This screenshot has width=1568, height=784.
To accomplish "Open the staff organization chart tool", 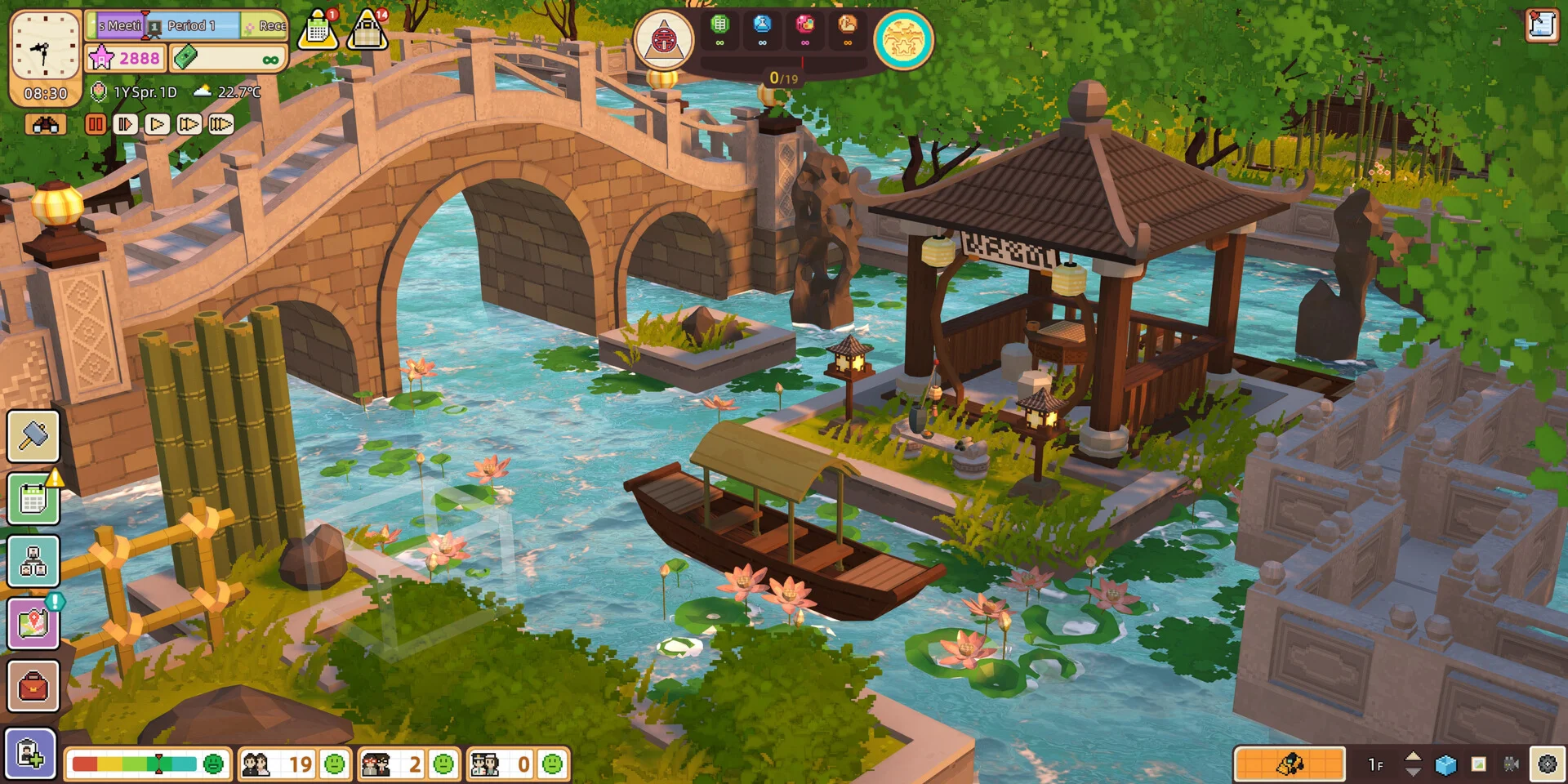I will [x=33, y=561].
